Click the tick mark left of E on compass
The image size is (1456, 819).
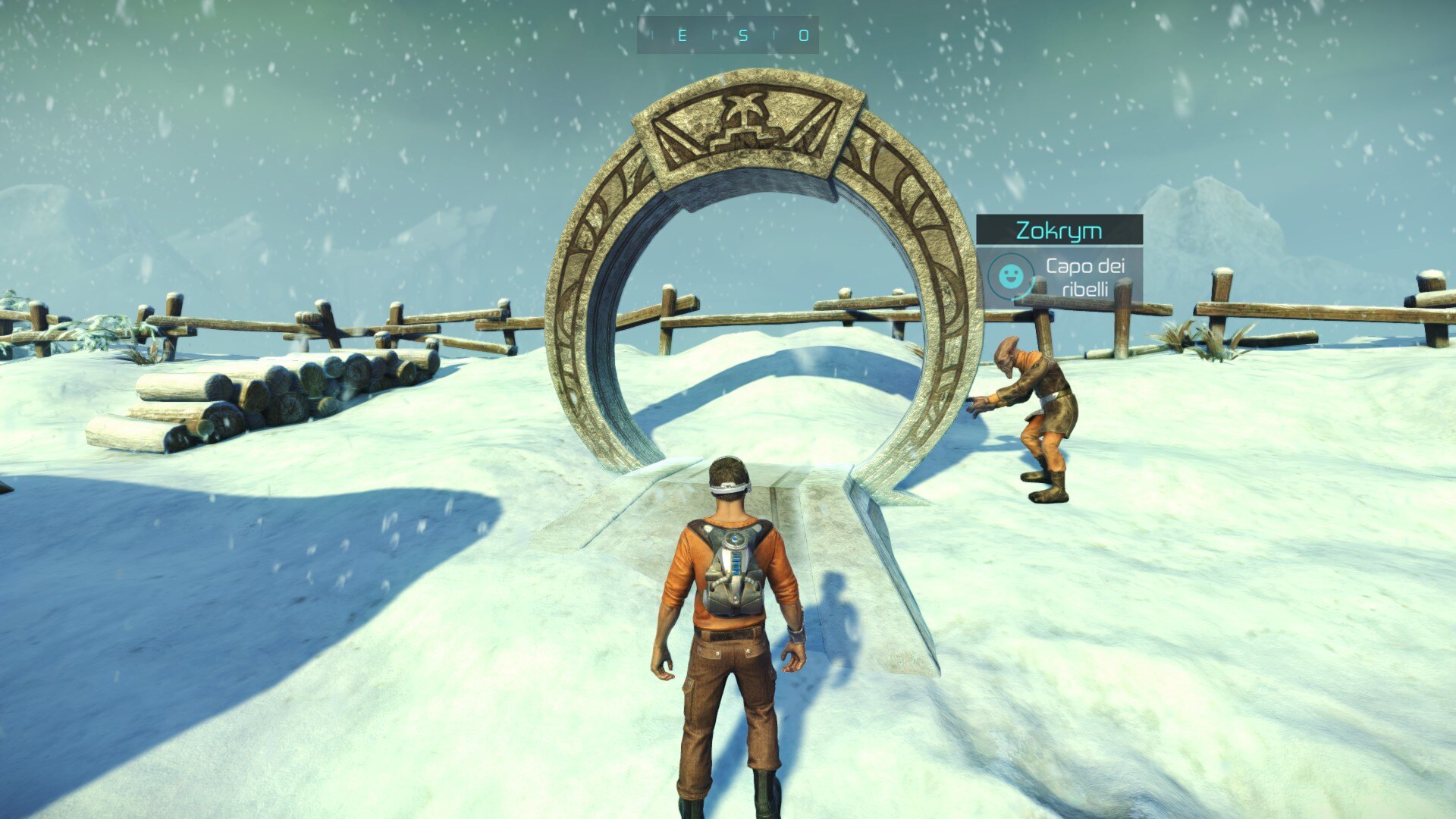653,36
